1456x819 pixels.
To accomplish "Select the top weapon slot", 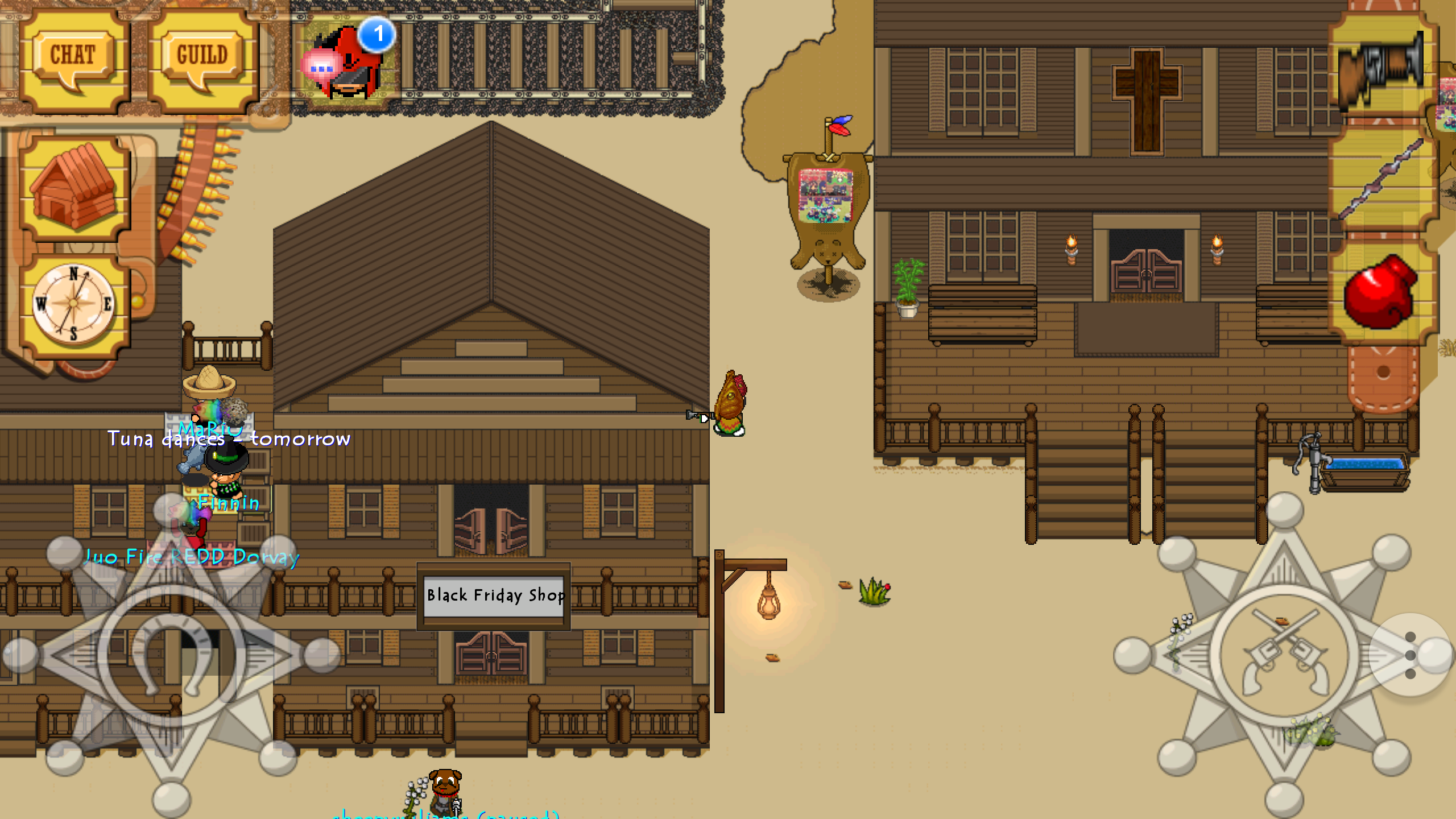I will tap(1381, 68).
